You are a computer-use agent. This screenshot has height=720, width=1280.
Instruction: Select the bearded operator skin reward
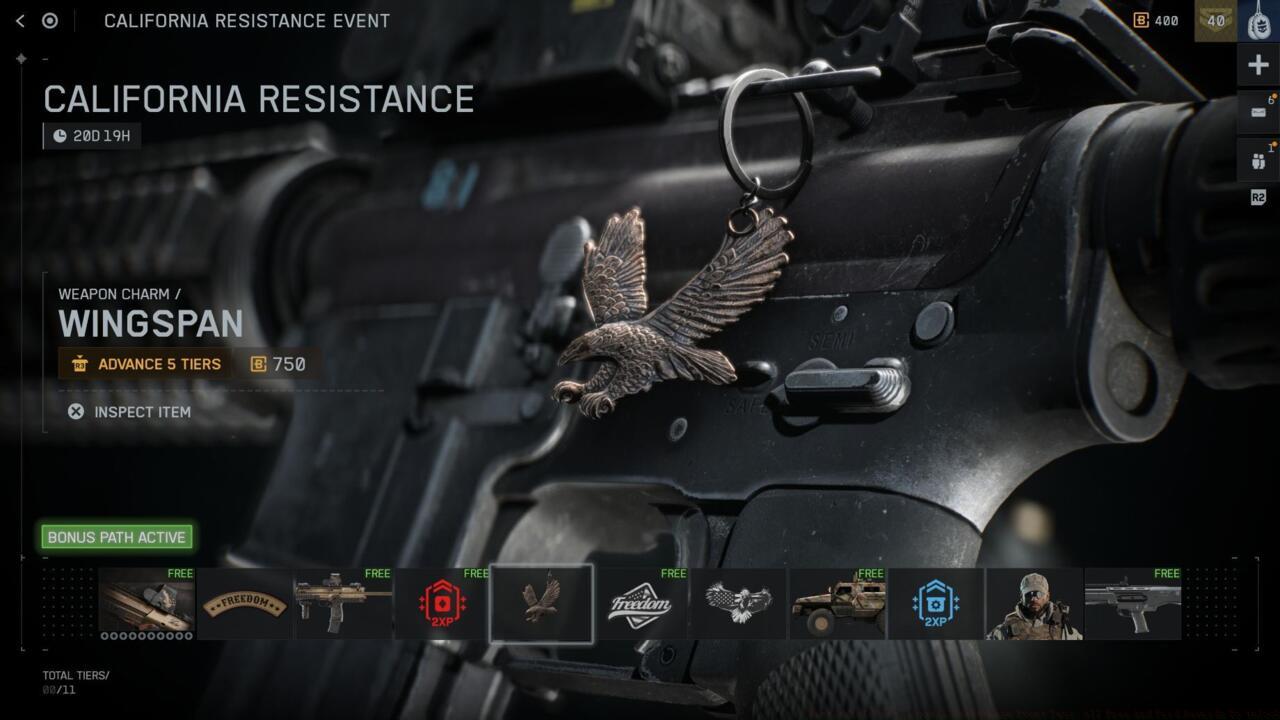(1034, 604)
